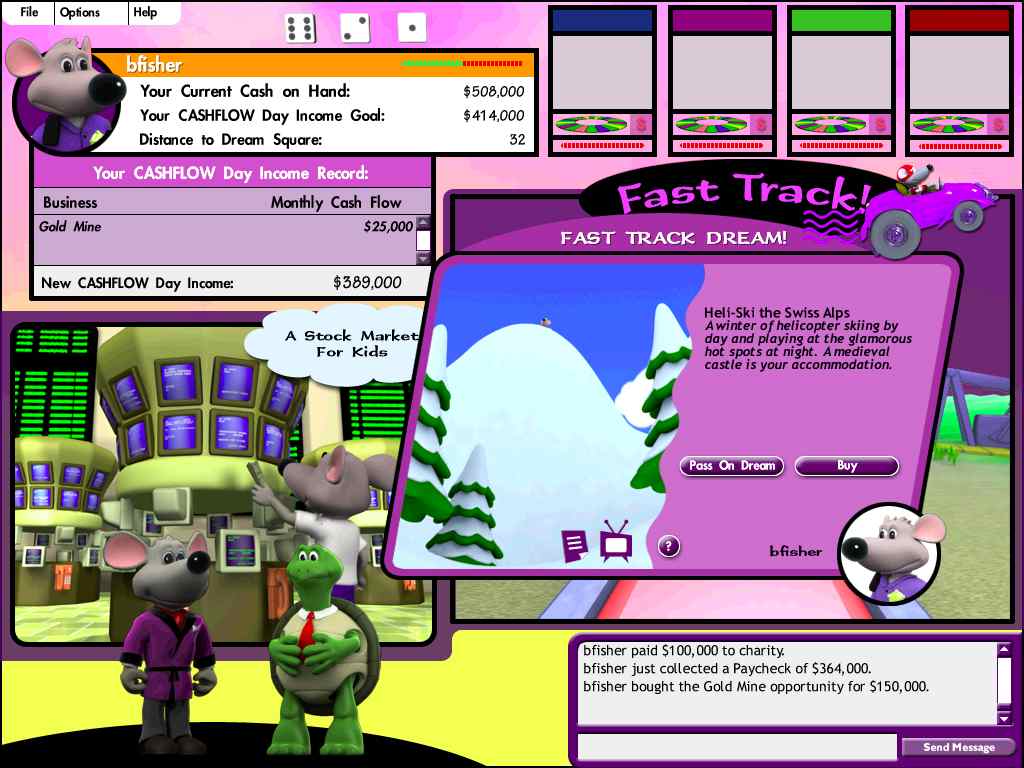Screen dimensions: 1024x768
Task: Open the television icon on dream card
Action: 615,542
